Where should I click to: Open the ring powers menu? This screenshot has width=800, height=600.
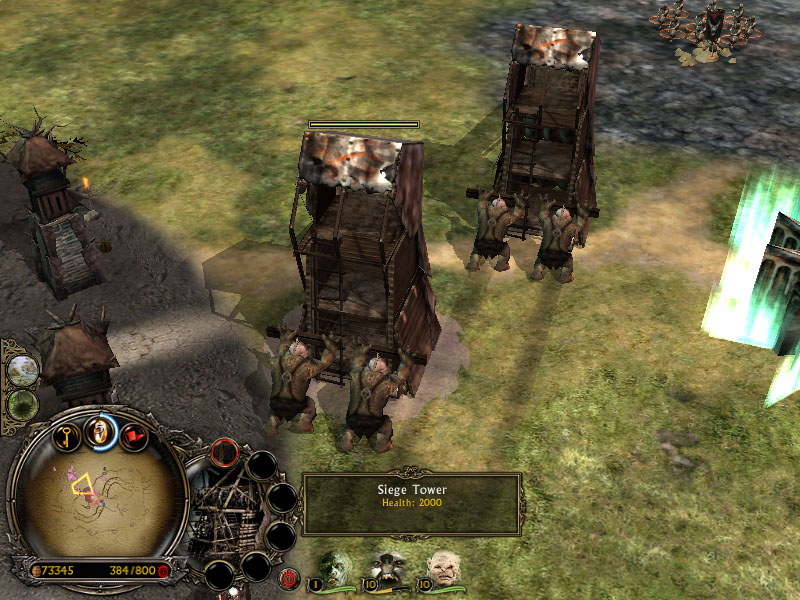pos(100,430)
